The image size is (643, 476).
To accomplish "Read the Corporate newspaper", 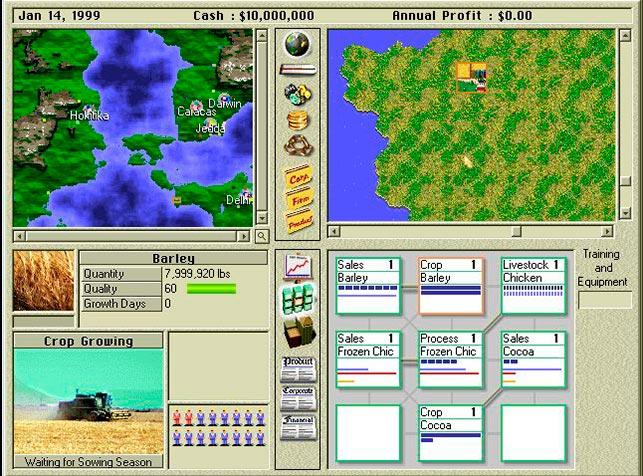I will pos(298,397).
